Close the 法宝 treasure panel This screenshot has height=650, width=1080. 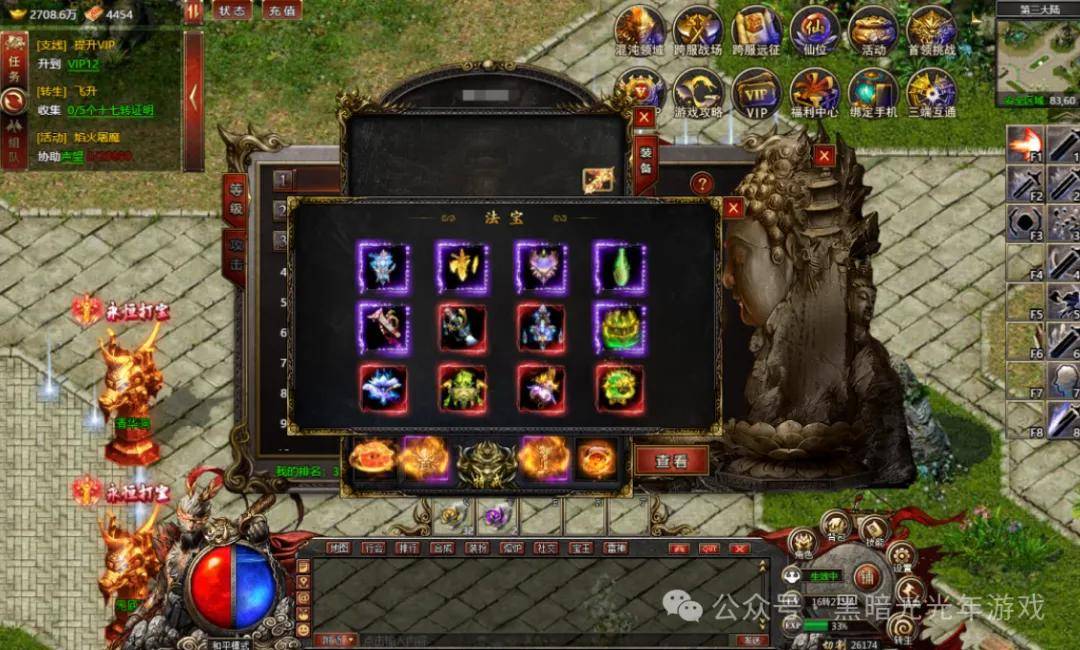[x=733, y=208]
